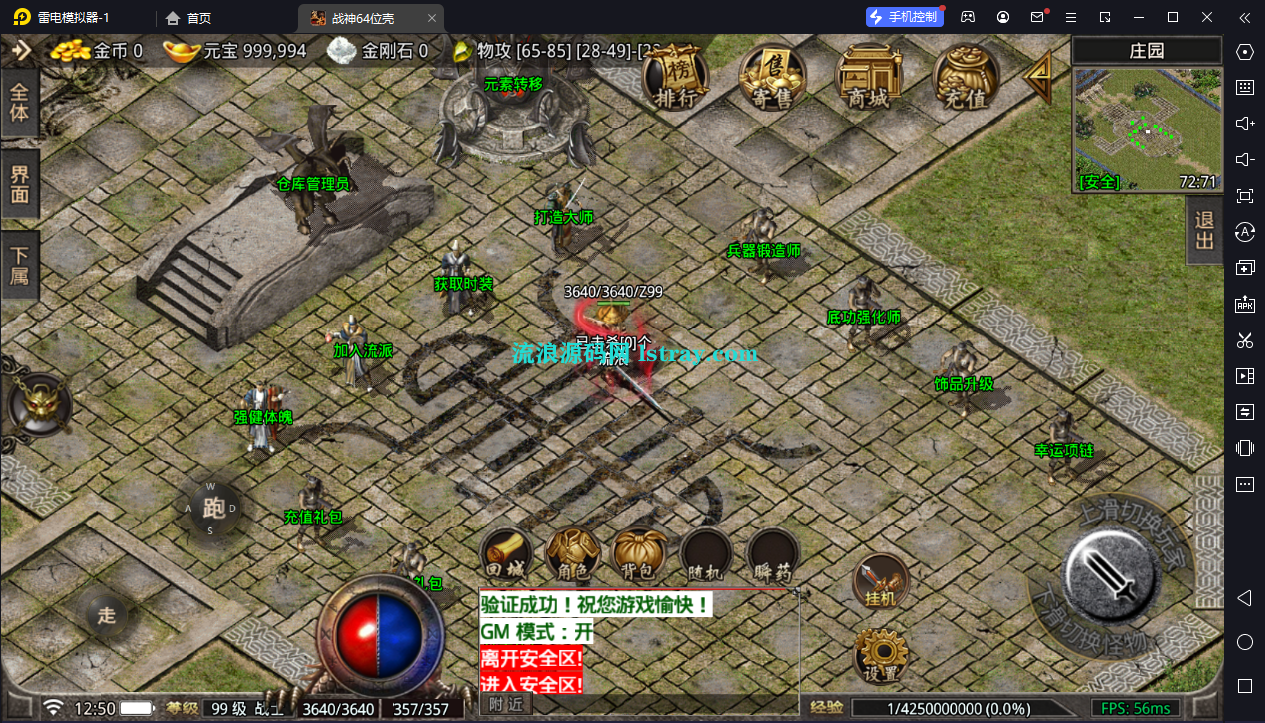Image resolution: width=1265 pixels, height=723 pixels.
Task: Switch to the 首页 home tab in emulator
Action: coord(189,18)
